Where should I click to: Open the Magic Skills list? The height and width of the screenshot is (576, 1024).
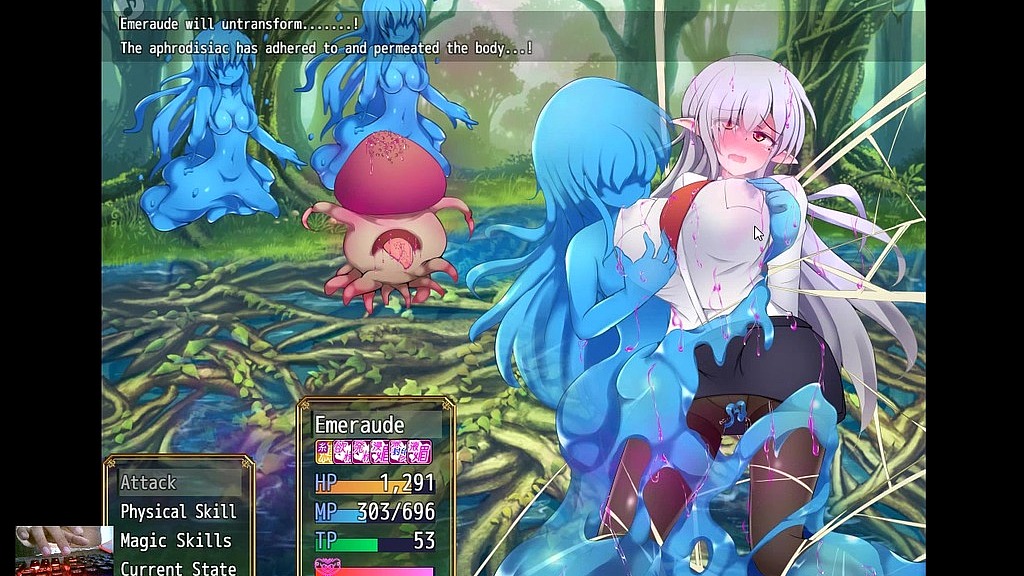(176, 541)
